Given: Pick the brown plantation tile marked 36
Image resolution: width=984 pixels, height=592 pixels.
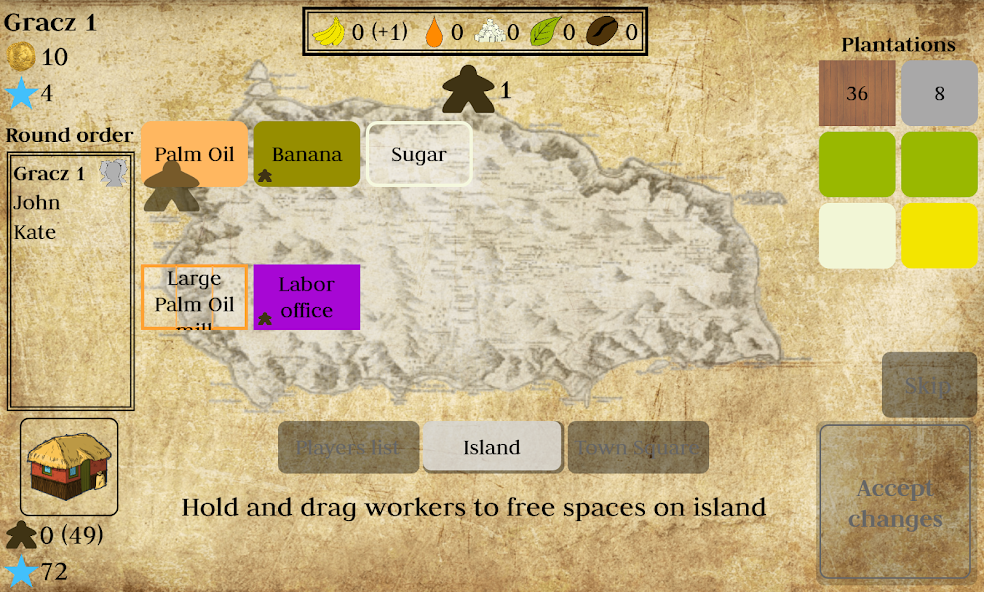Looking at the screenshot, I should pos(857,94).
